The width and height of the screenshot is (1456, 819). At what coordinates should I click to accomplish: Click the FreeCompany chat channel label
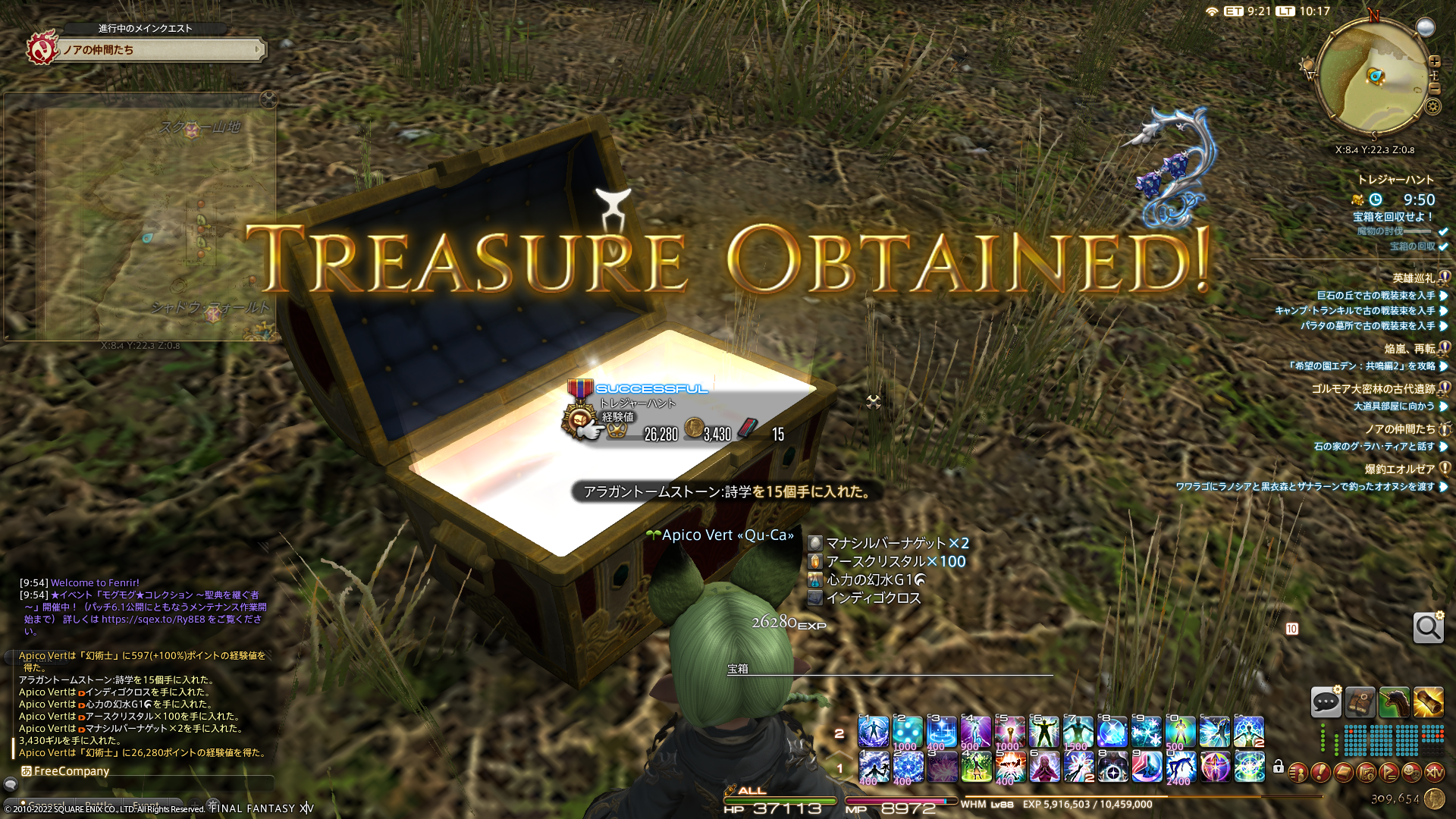pos(71,771)
